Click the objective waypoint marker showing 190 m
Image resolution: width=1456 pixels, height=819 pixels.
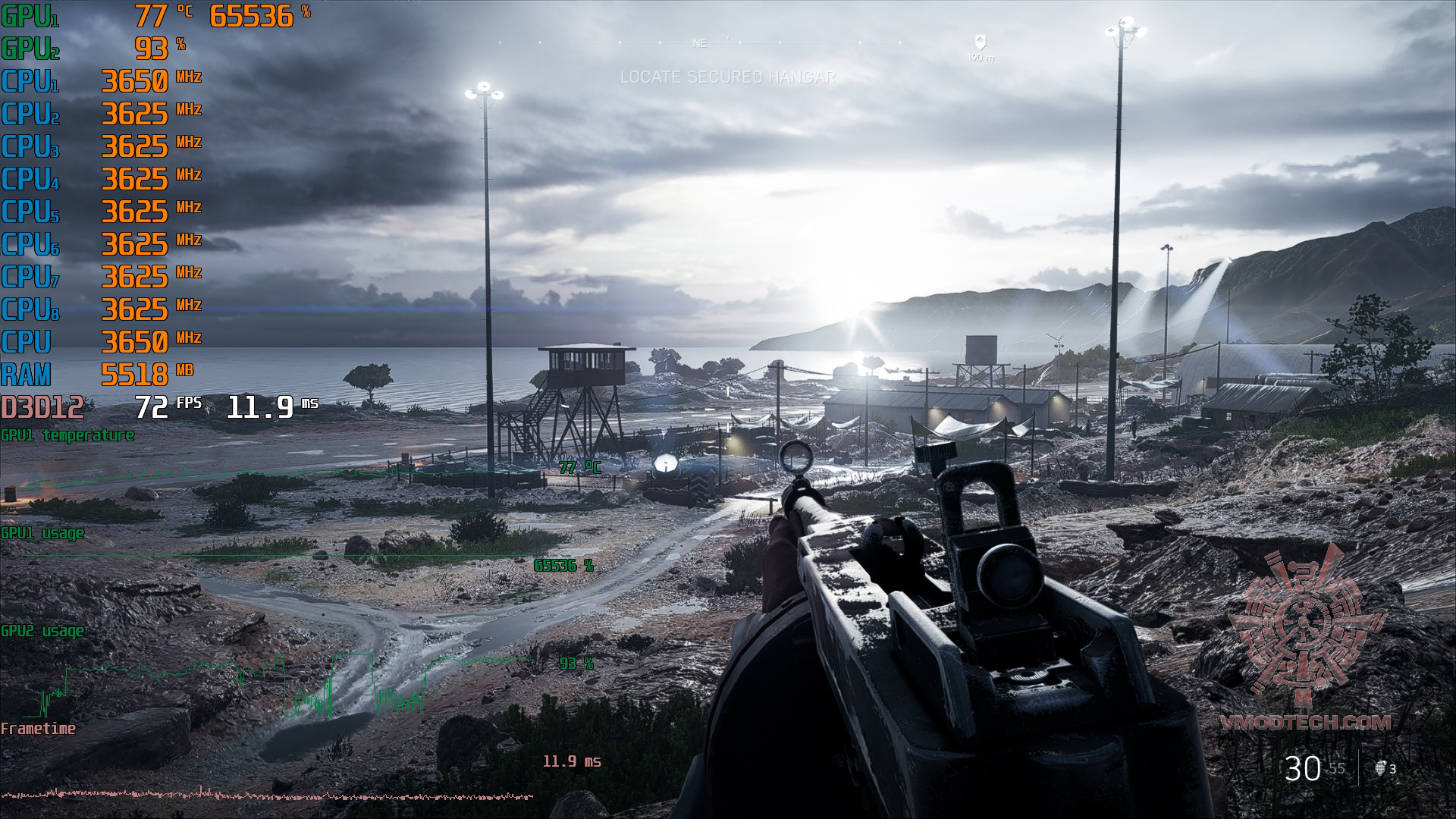pos(980,43)
